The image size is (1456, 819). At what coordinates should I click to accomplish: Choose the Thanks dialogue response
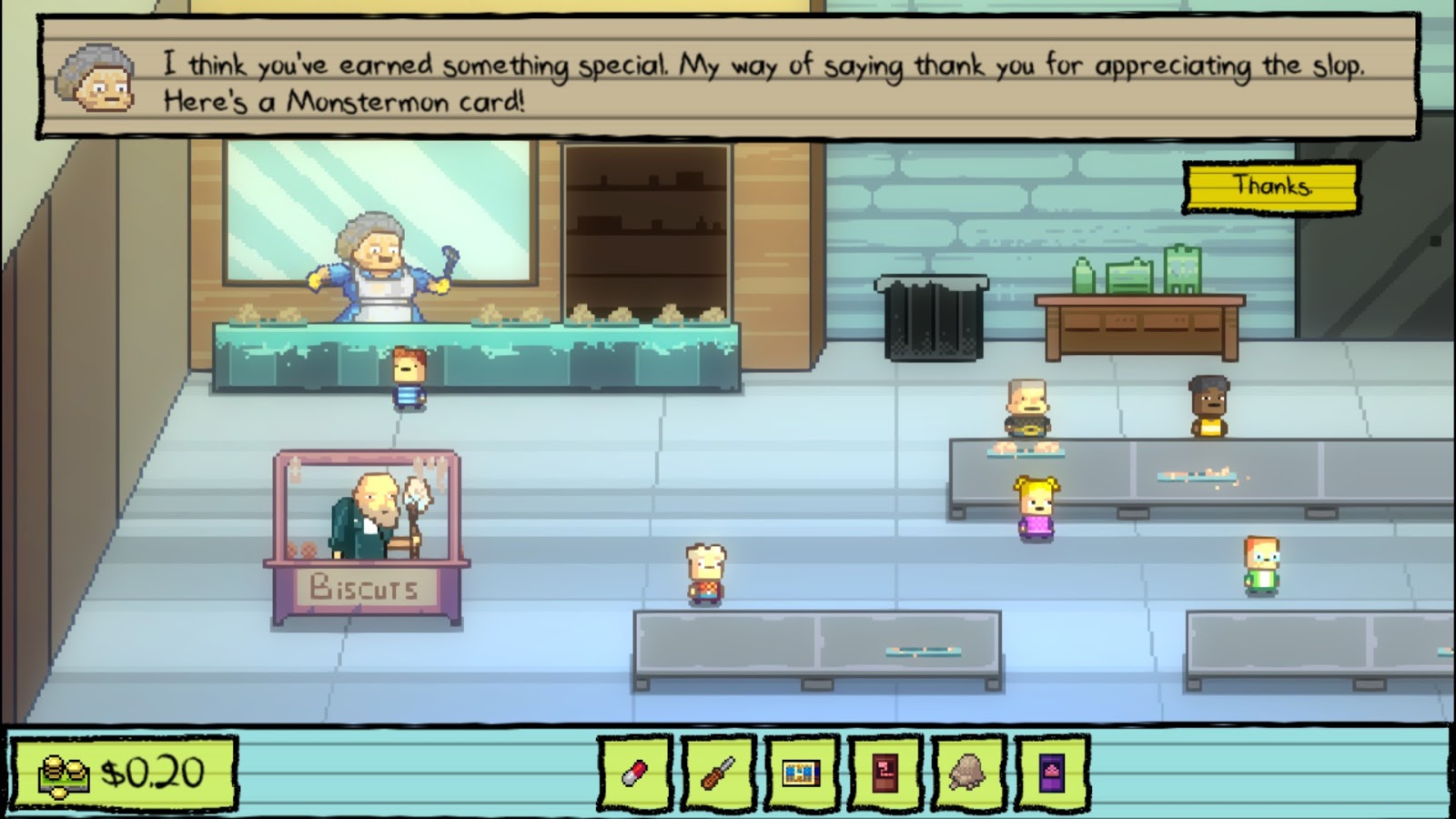click(1271, 190)
